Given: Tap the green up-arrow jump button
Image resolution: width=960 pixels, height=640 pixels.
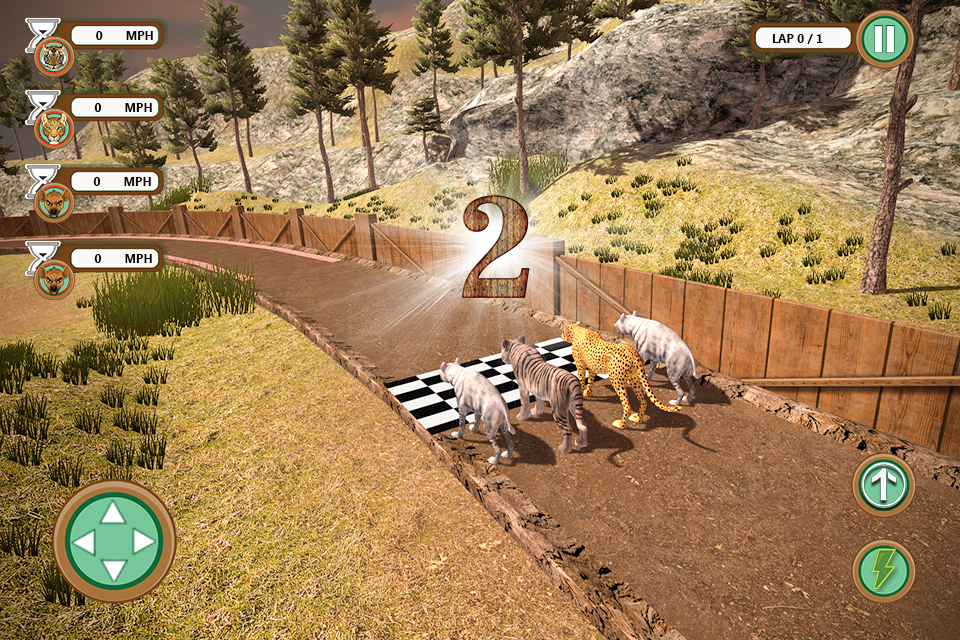Looking at the screenshot, I should tap(883, 486).
